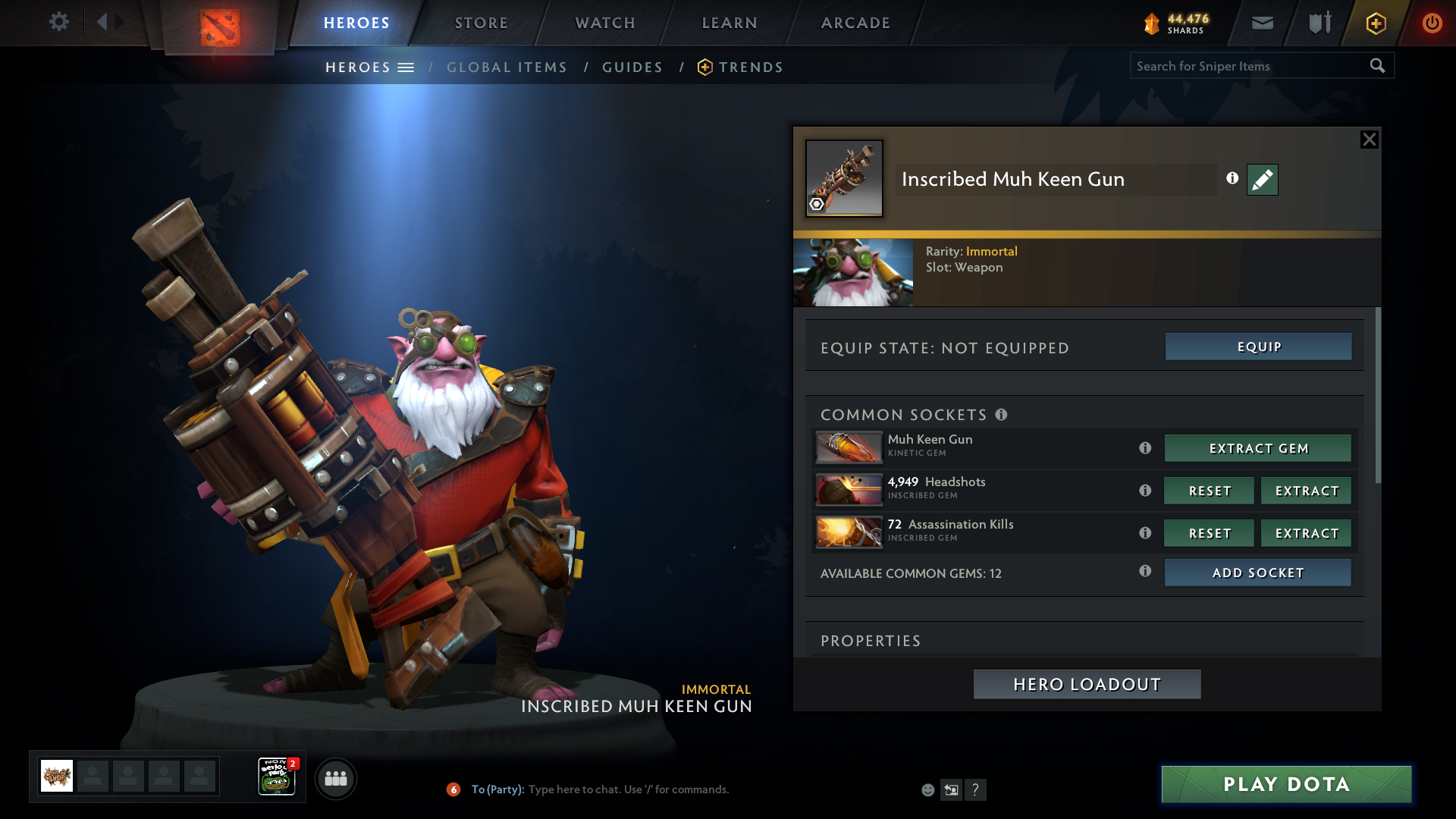Click the Sniper items search field

(1247, 66)
